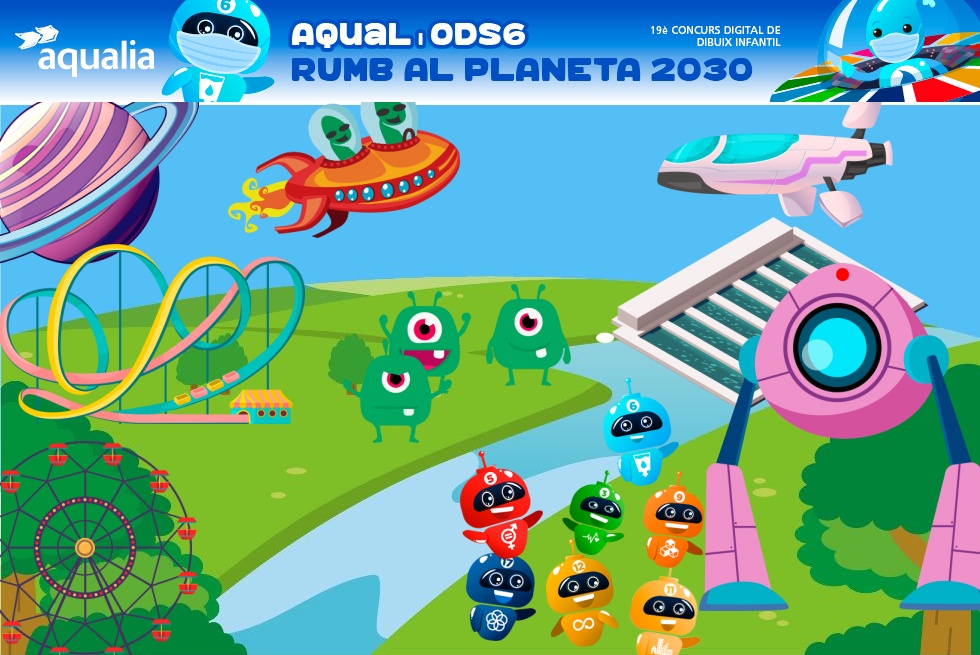Viewport: 980px width, 655px height.
Task: Choose the dark blue number 17 robot
Action: click(499, 594)
